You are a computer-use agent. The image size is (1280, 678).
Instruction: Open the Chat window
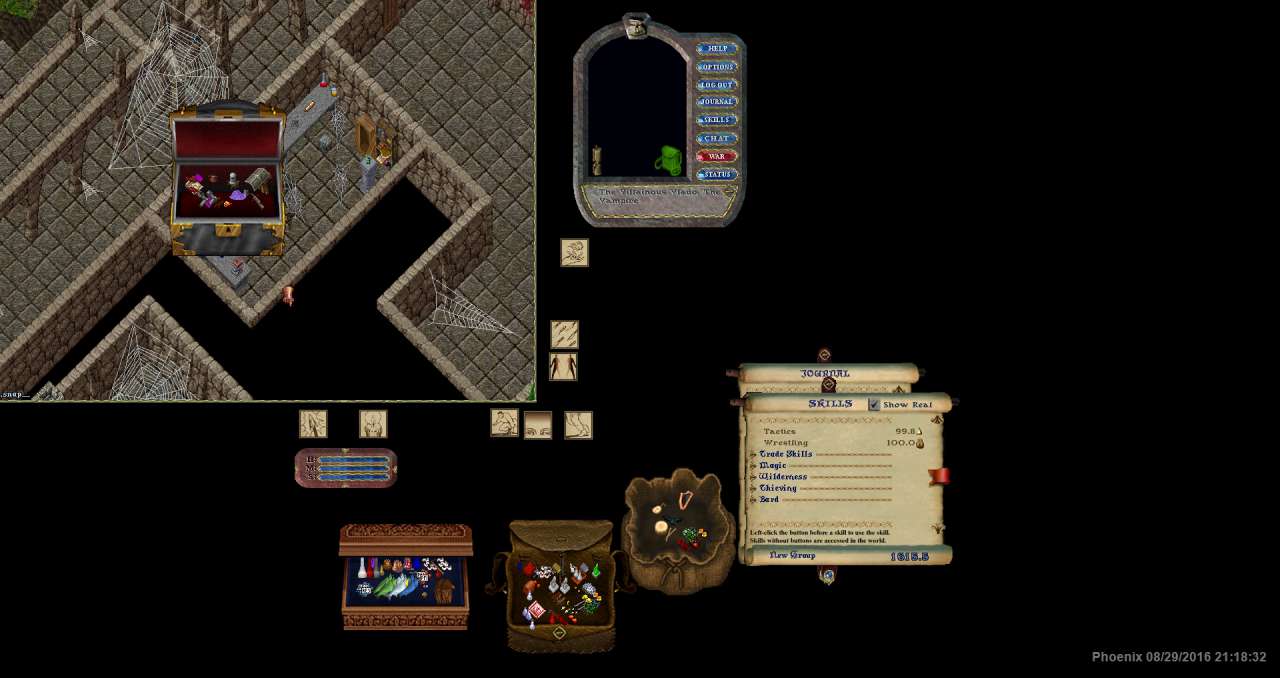[x=717, y=138]
